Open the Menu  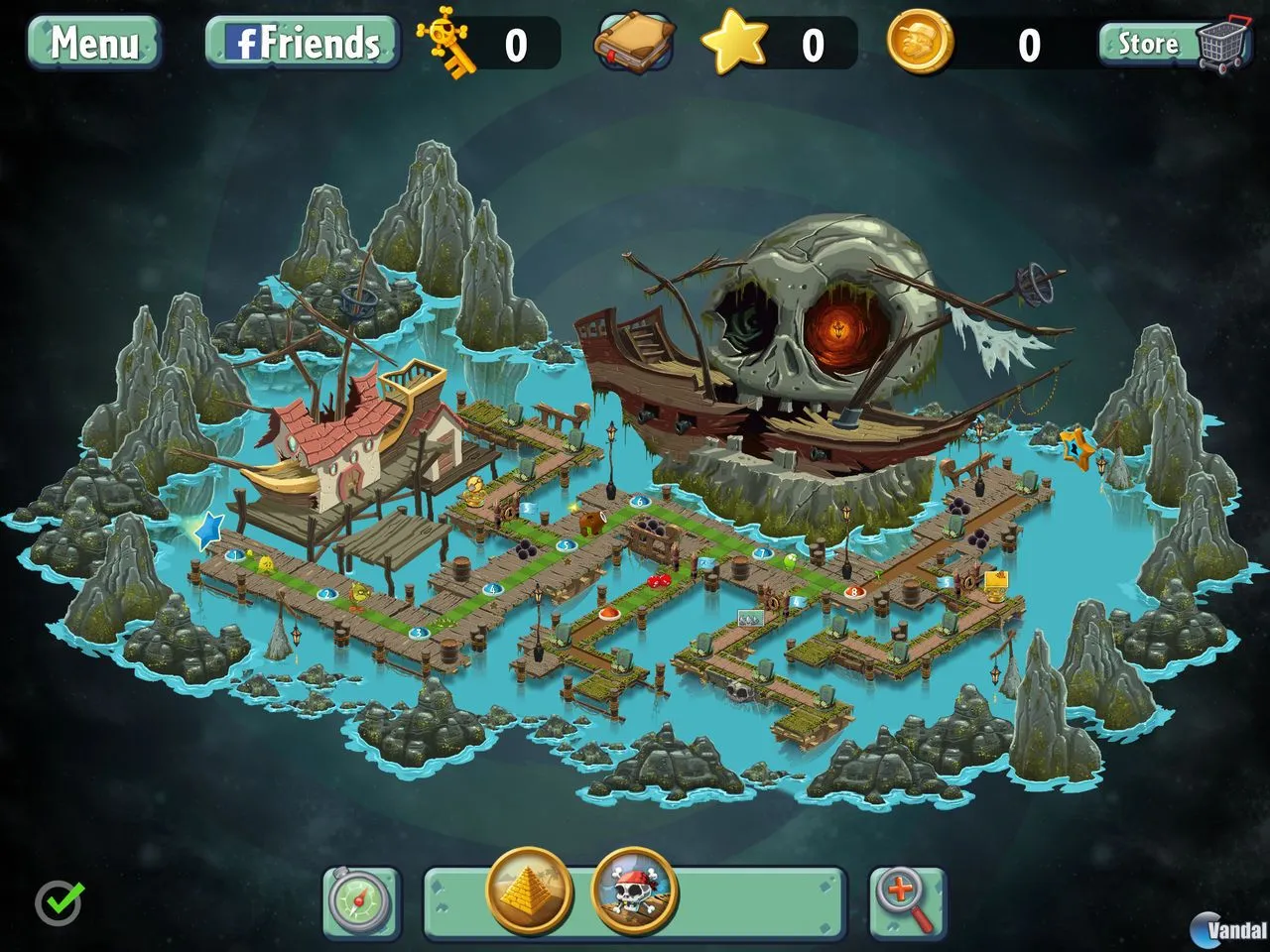(x=92, y=42)
